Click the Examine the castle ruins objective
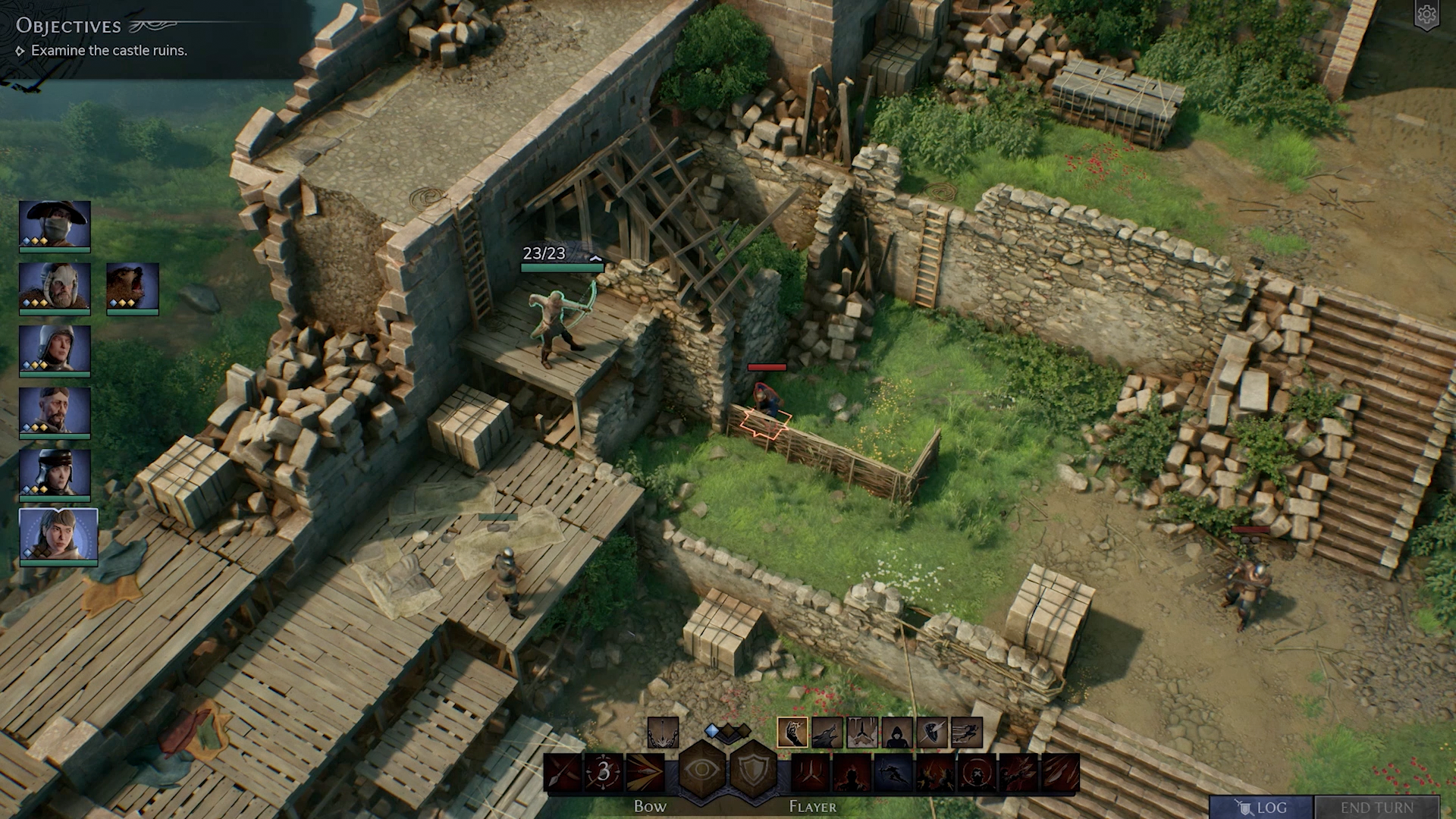1456x819 pixels. tap(109, 51)
